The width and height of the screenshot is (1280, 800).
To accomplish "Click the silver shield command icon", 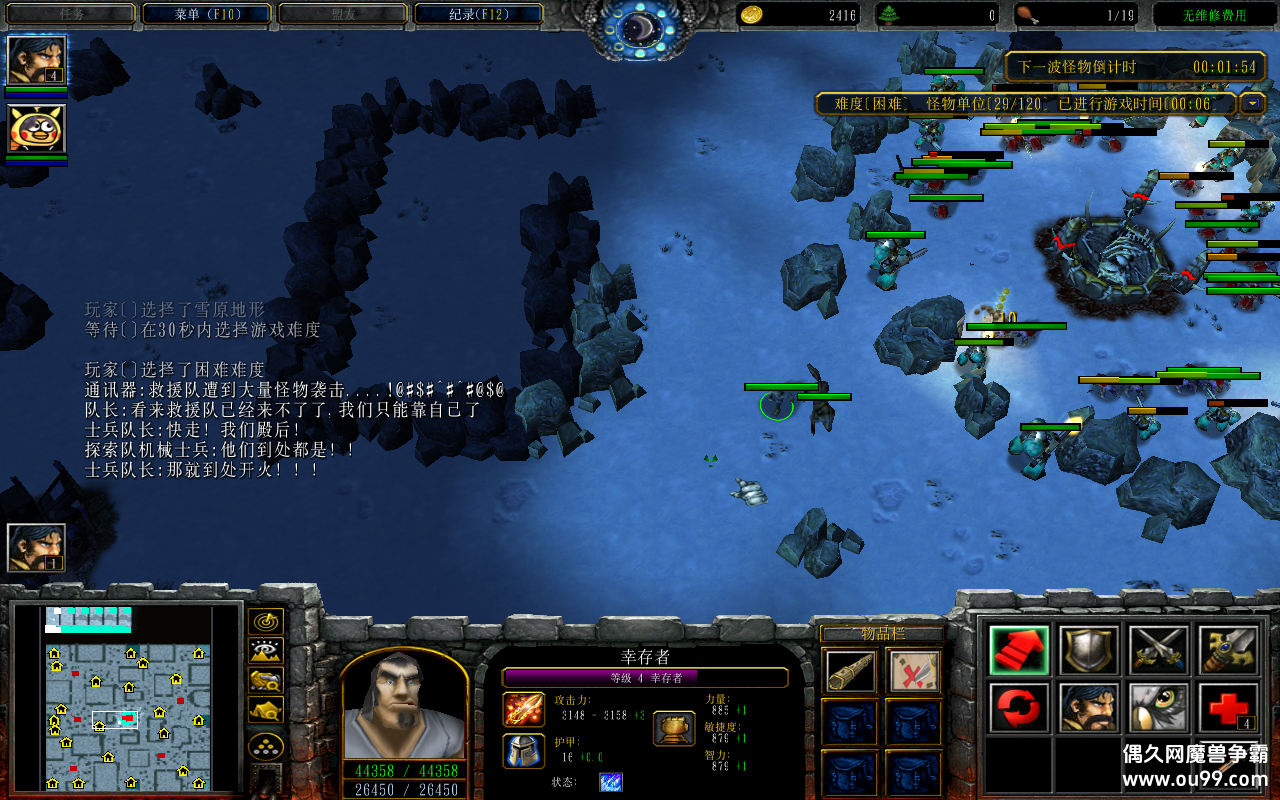I will [1089, 650].
